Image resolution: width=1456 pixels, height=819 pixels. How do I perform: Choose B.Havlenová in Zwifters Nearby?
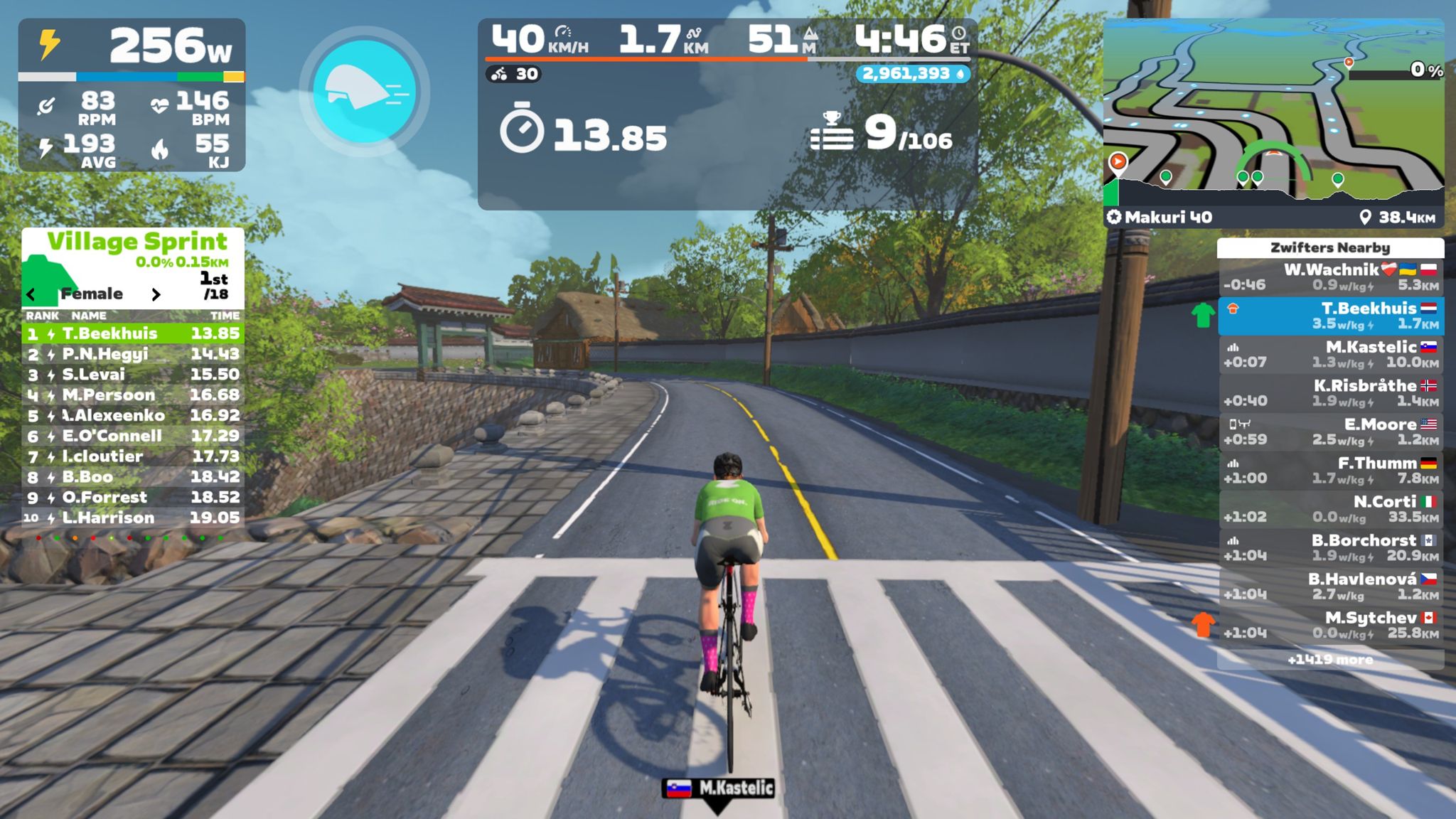1330,586
